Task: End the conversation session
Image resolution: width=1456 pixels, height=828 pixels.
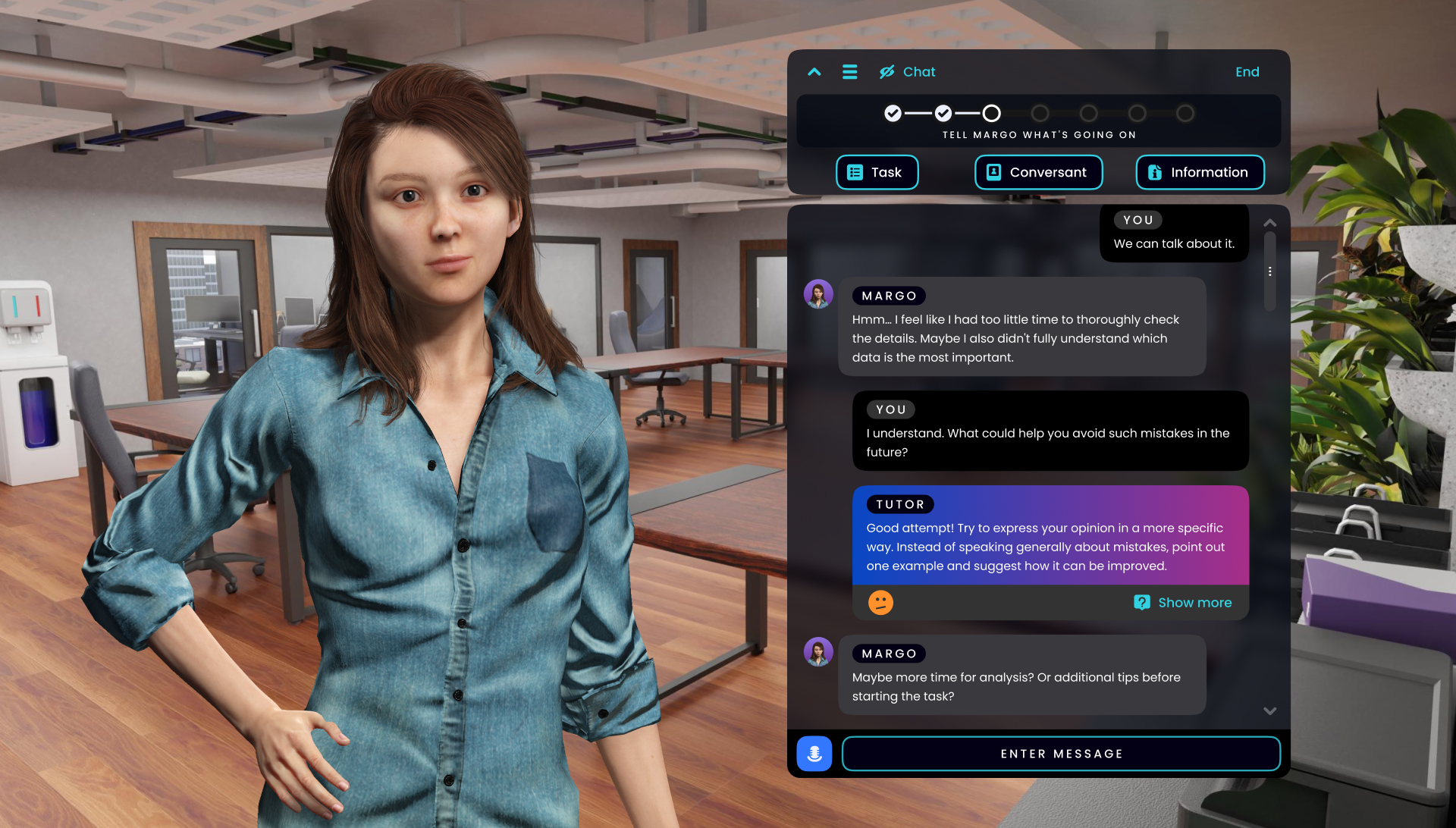Action: pos(1247,72)
